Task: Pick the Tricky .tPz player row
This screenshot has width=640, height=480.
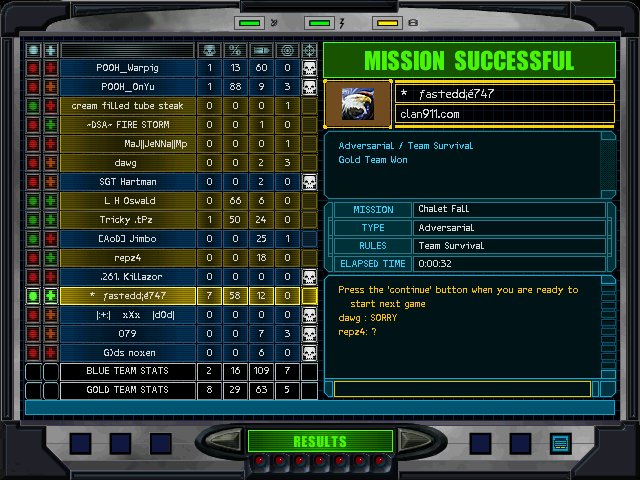Action: click(x=127, y=219)
